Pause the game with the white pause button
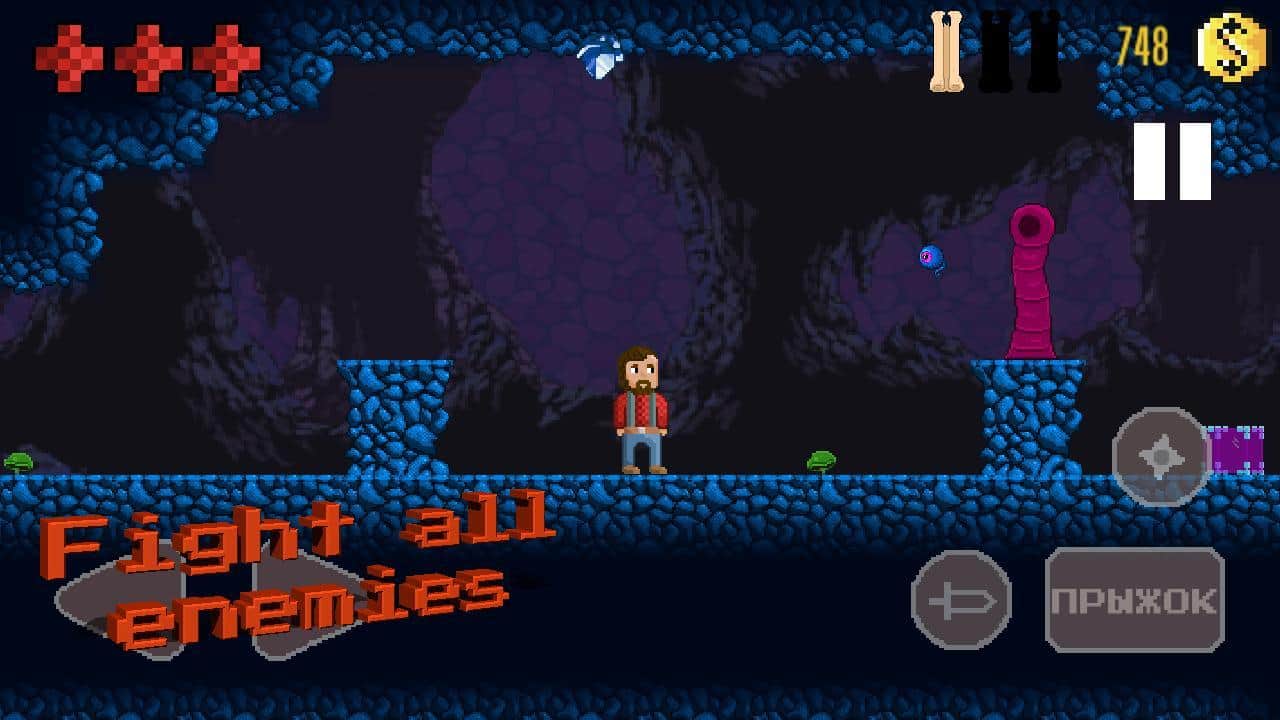 coord(1172,161)
